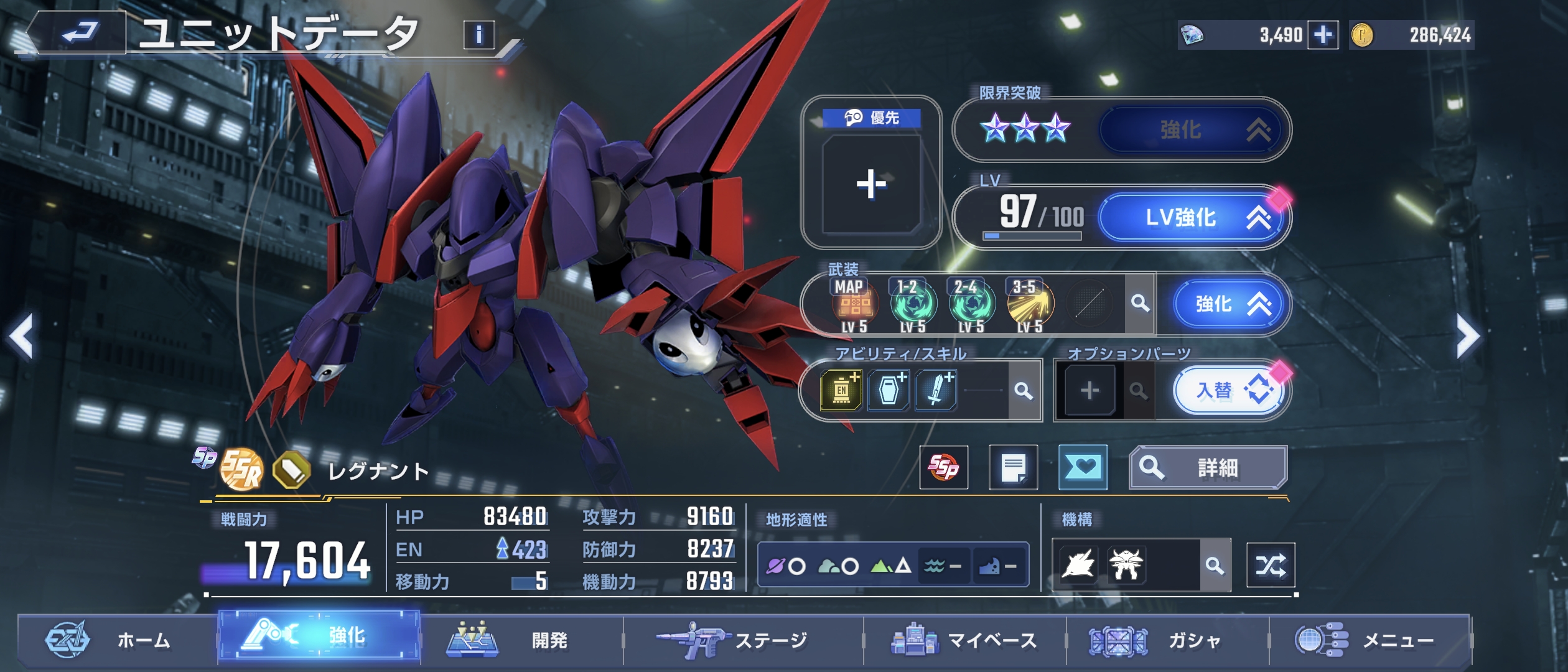Show the next unit with right arrow
This screenshot has height=672, width=1568.
coord(1467,337)
